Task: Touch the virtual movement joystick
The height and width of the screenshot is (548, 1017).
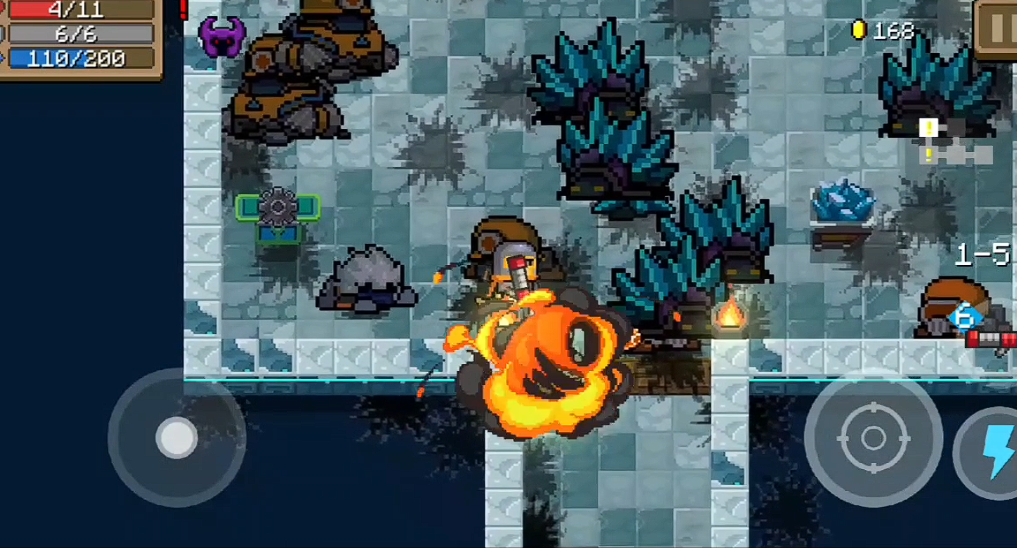Action: point(177,437)
